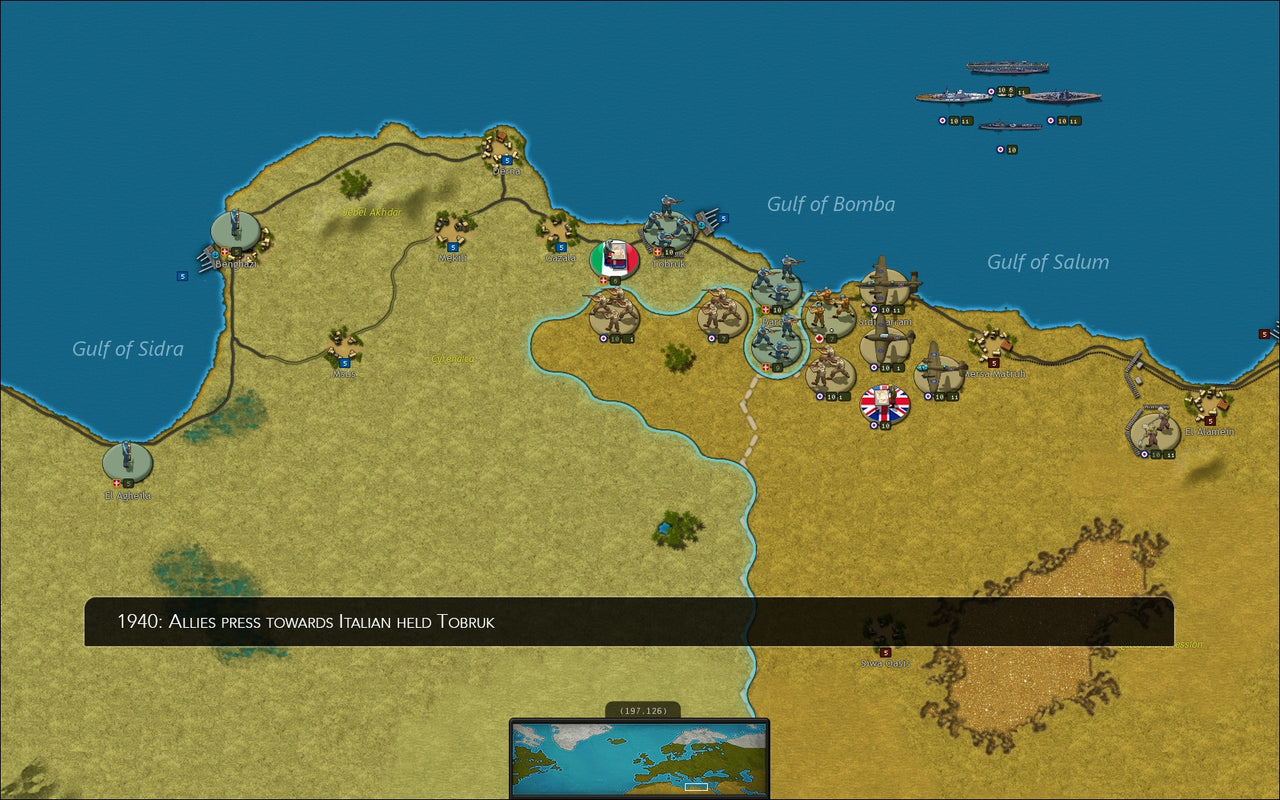Expand info for the Mersa Matruh resource marker

(x=992, y=363)
